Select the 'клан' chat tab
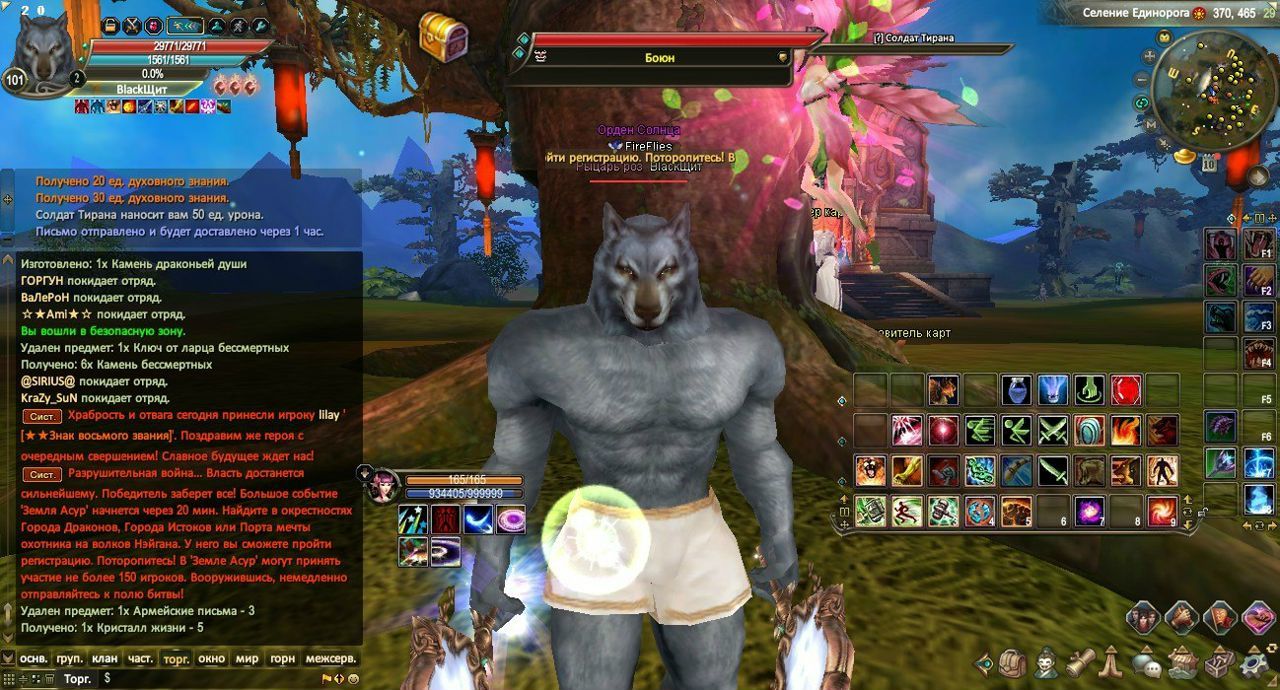Viewport: 1280px width, 690px height. 105,659
